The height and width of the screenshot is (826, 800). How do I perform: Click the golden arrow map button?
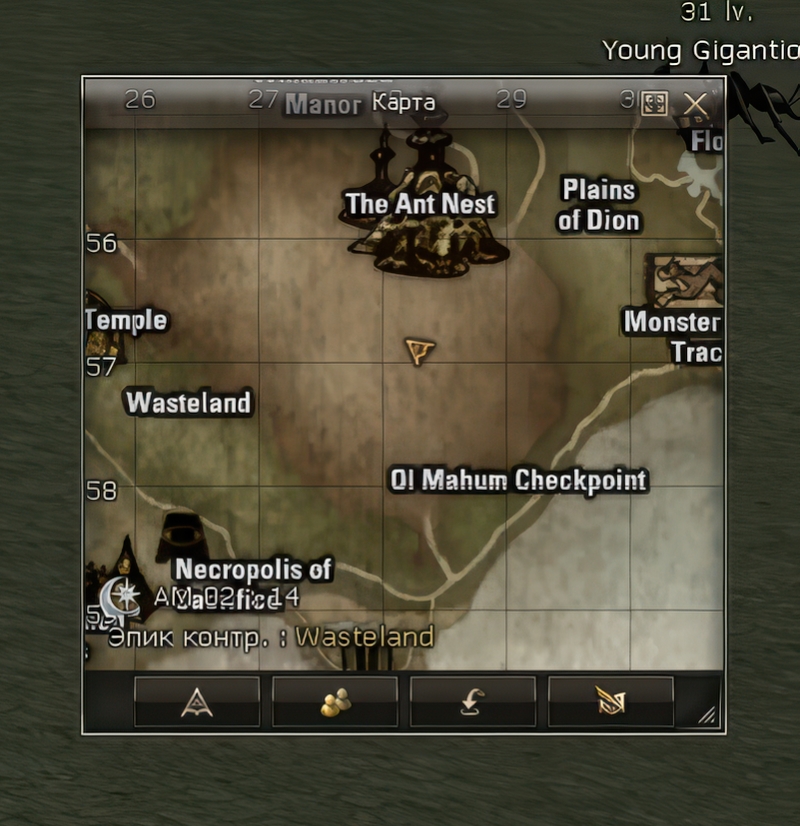tap(611, 702)
